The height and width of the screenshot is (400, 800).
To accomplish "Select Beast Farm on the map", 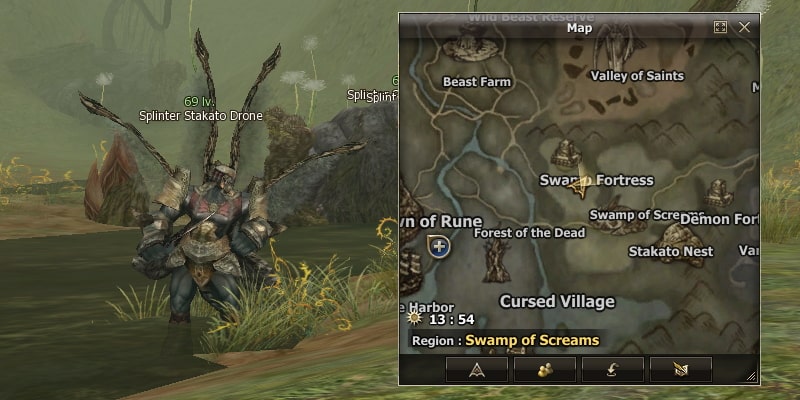I will (476, 82).
